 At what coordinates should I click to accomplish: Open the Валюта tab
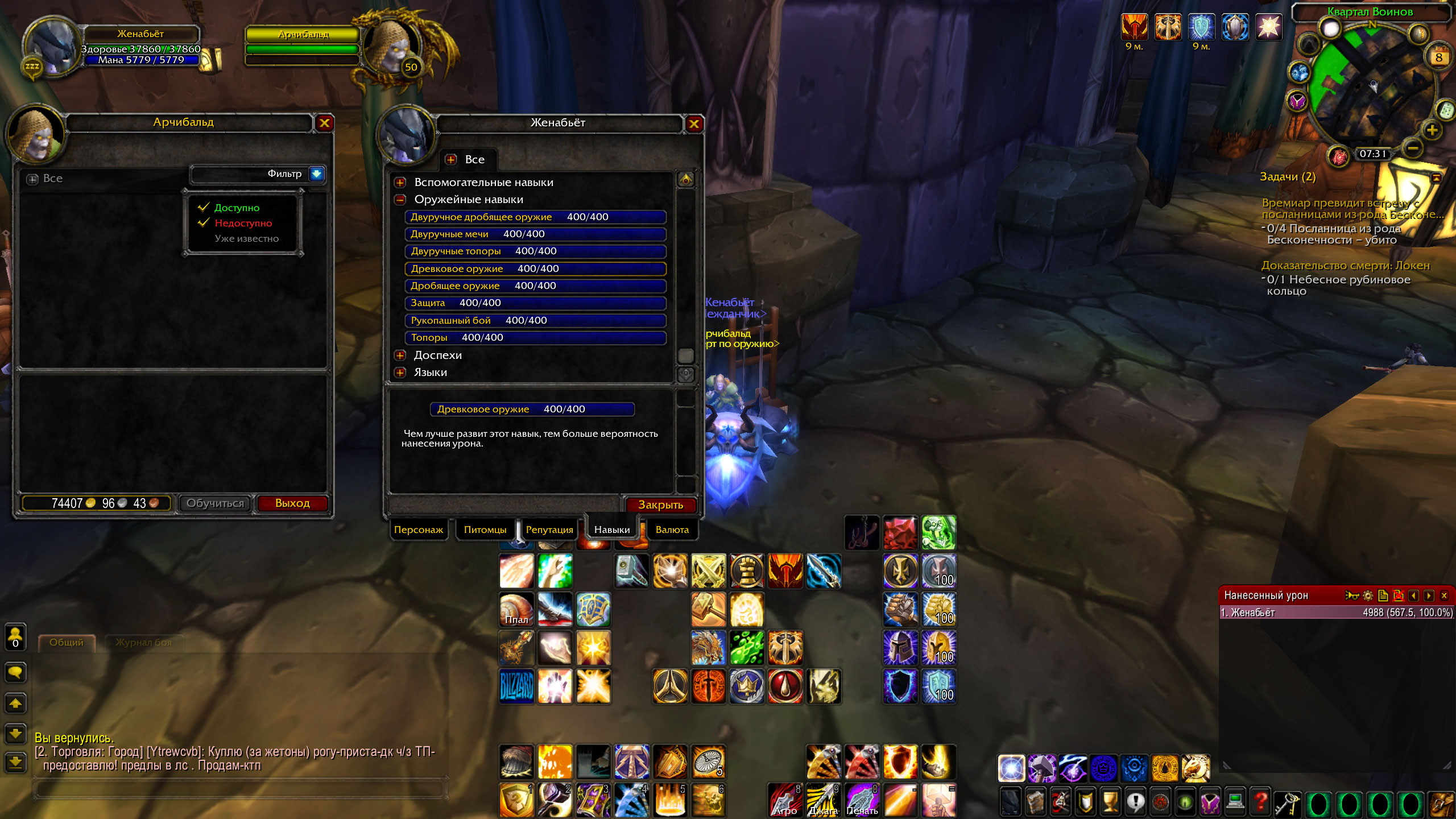coord(672,530)
